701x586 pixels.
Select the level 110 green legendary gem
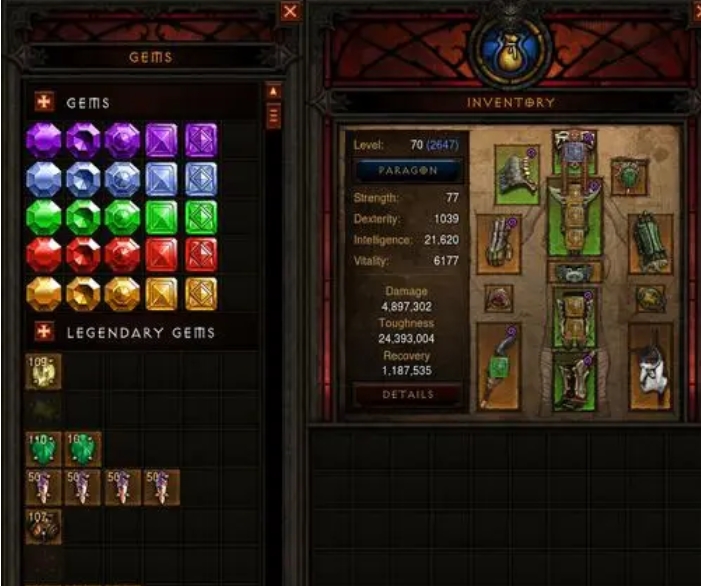pos(43,449)
